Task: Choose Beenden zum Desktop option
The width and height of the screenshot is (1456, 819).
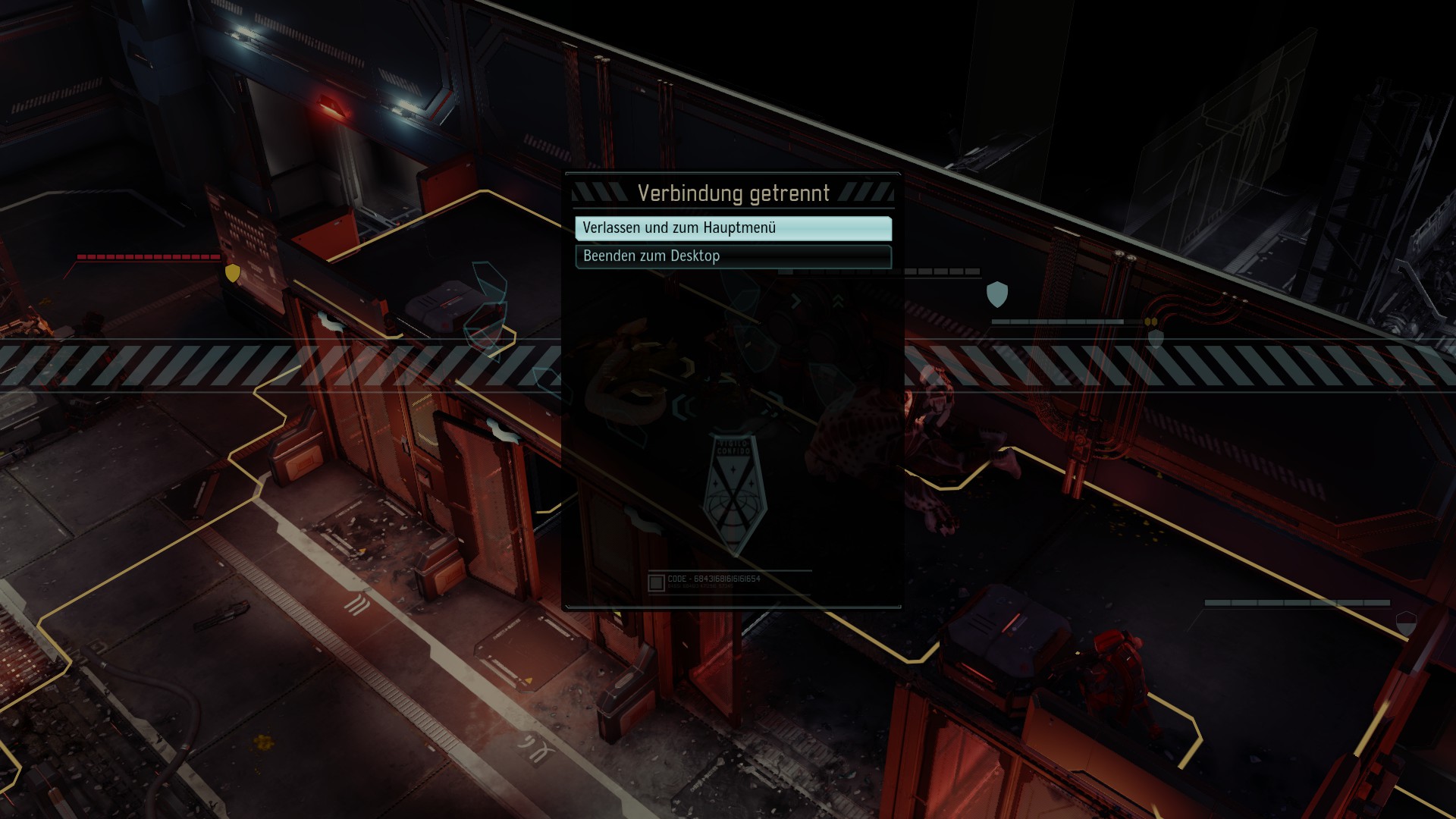Action: 733,256
